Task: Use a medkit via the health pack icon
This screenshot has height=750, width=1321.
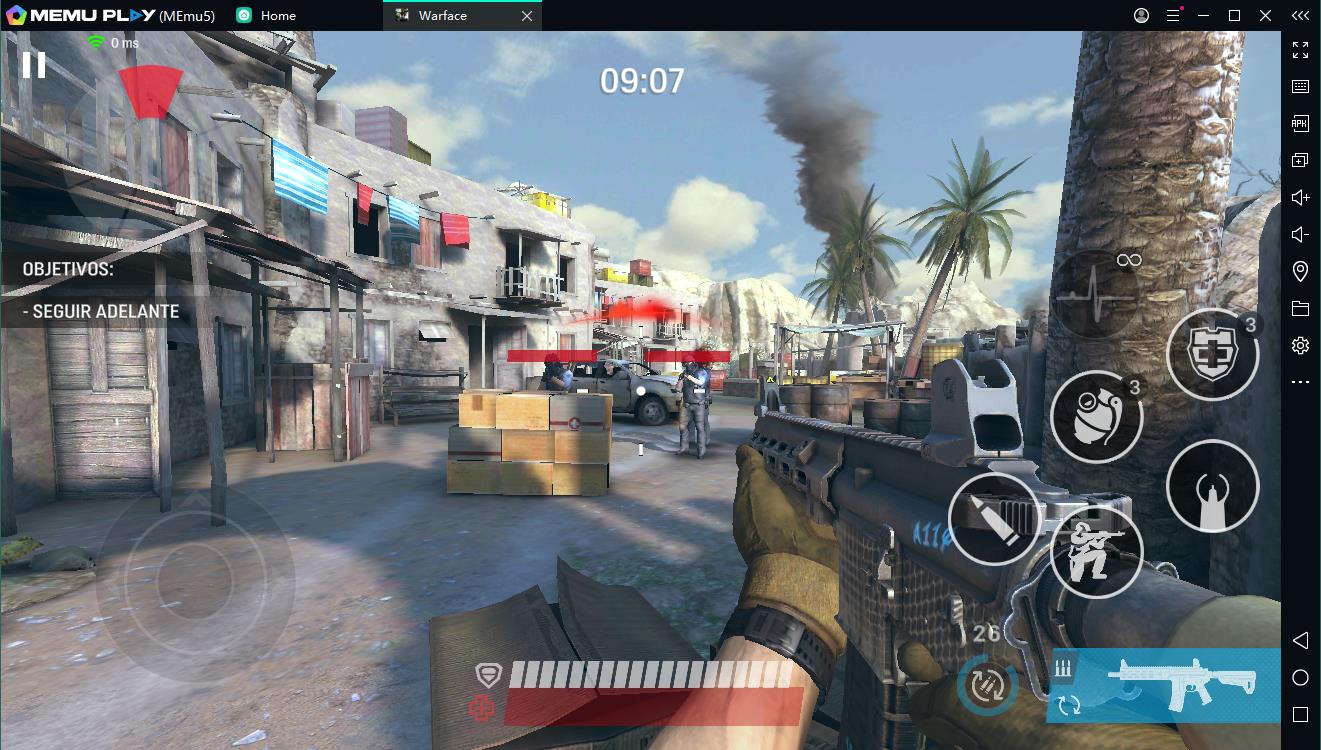Action: 1212,355
